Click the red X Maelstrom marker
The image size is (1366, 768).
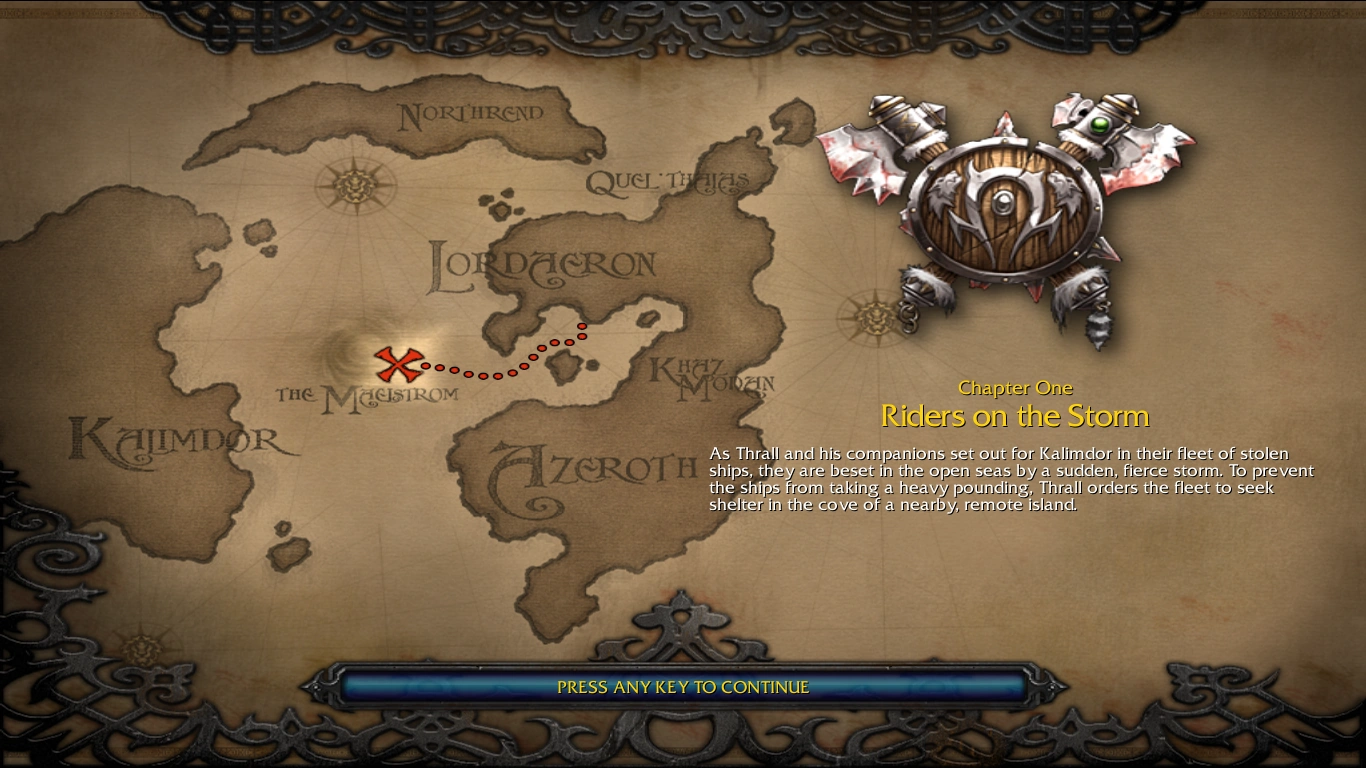[x=399, y=366]
